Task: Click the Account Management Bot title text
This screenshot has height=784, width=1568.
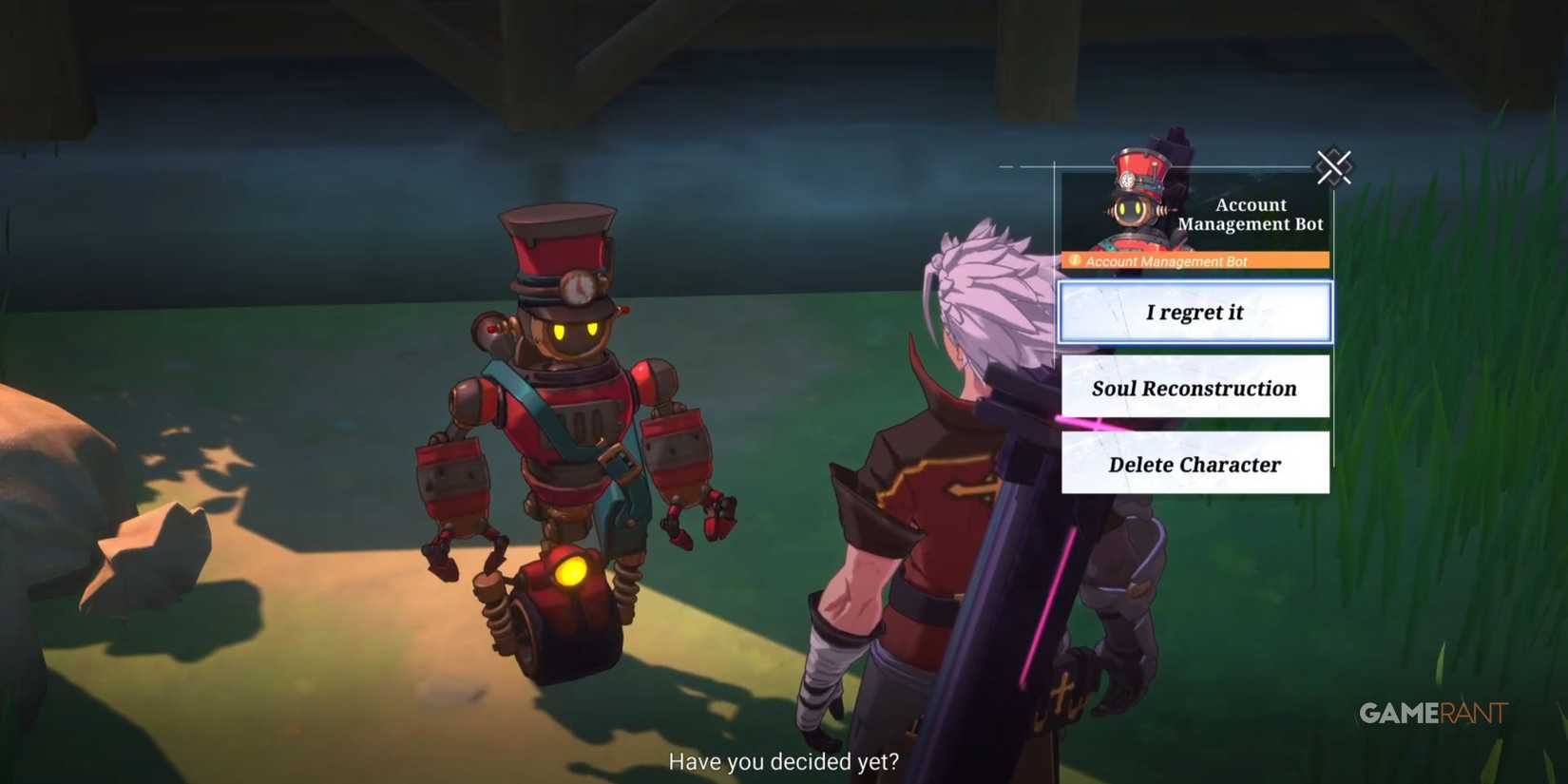Action: (x=1251, y=214)
